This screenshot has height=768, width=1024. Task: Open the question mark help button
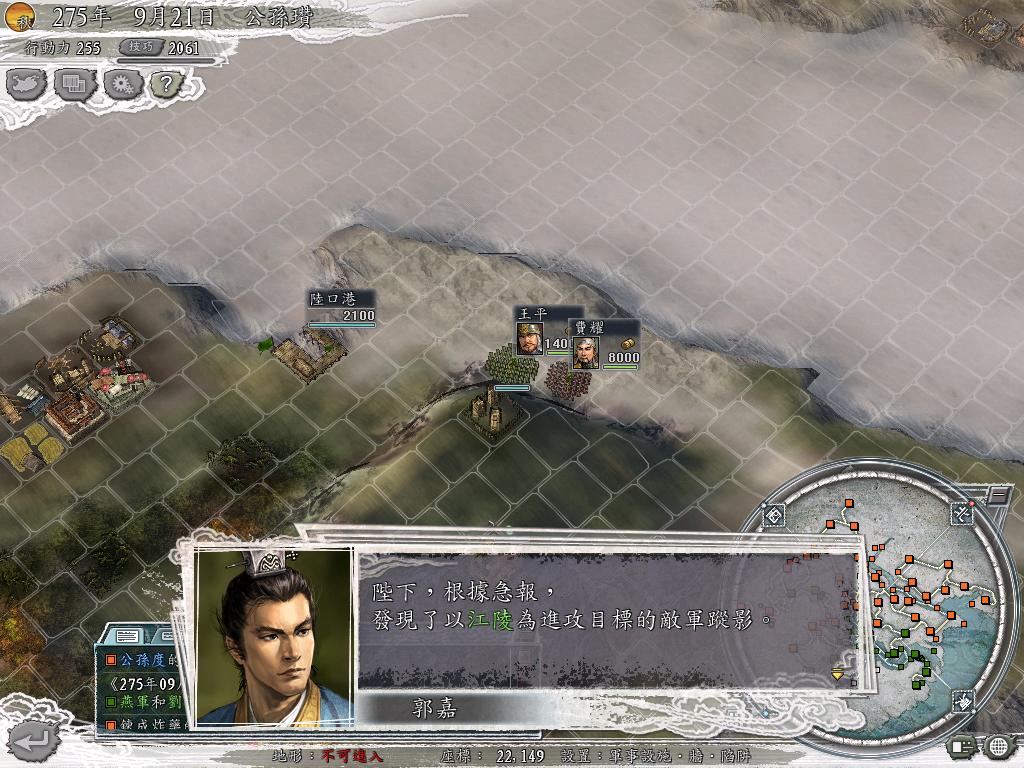pos(166,85)
